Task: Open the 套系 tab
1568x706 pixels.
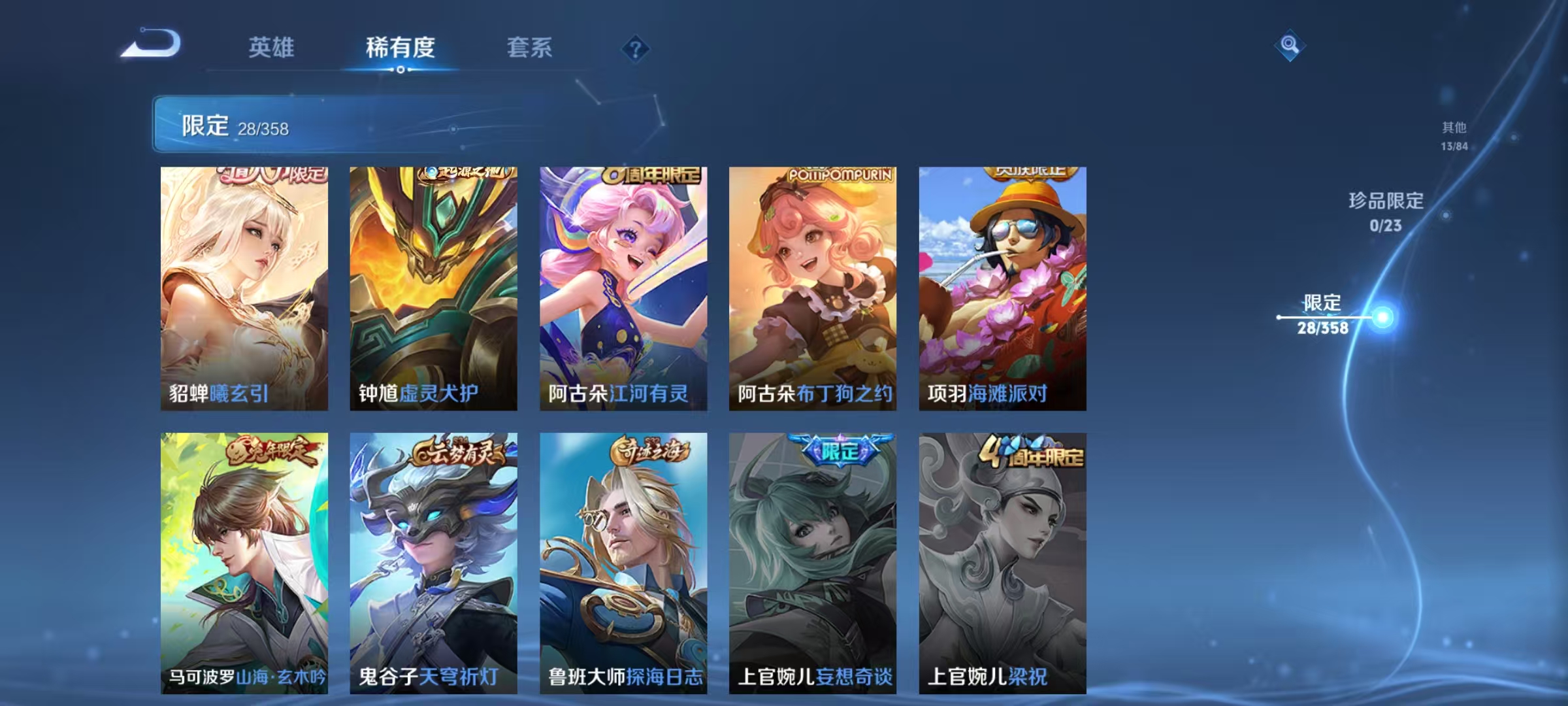Action: [531, 47]
